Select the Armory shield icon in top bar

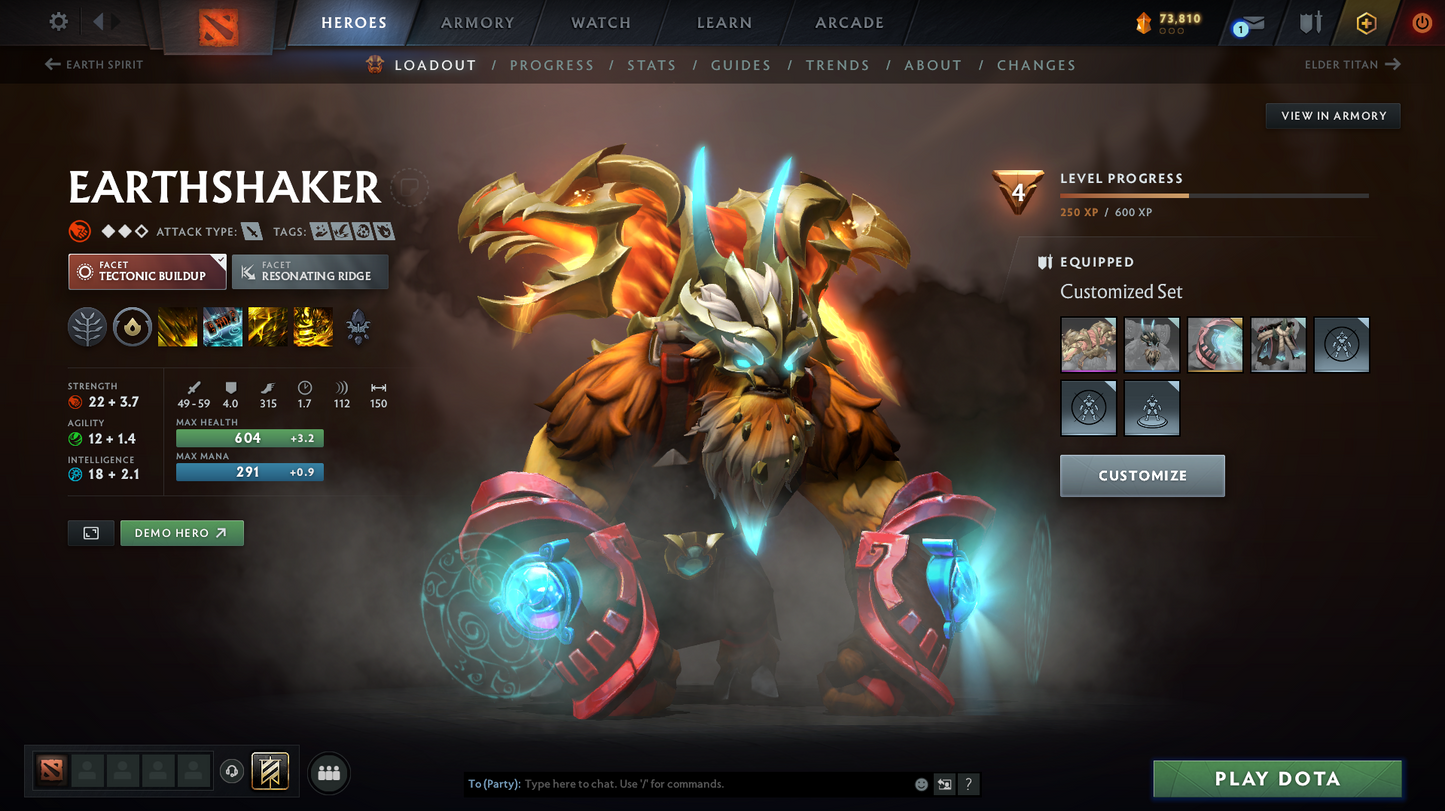[1310, 22]
